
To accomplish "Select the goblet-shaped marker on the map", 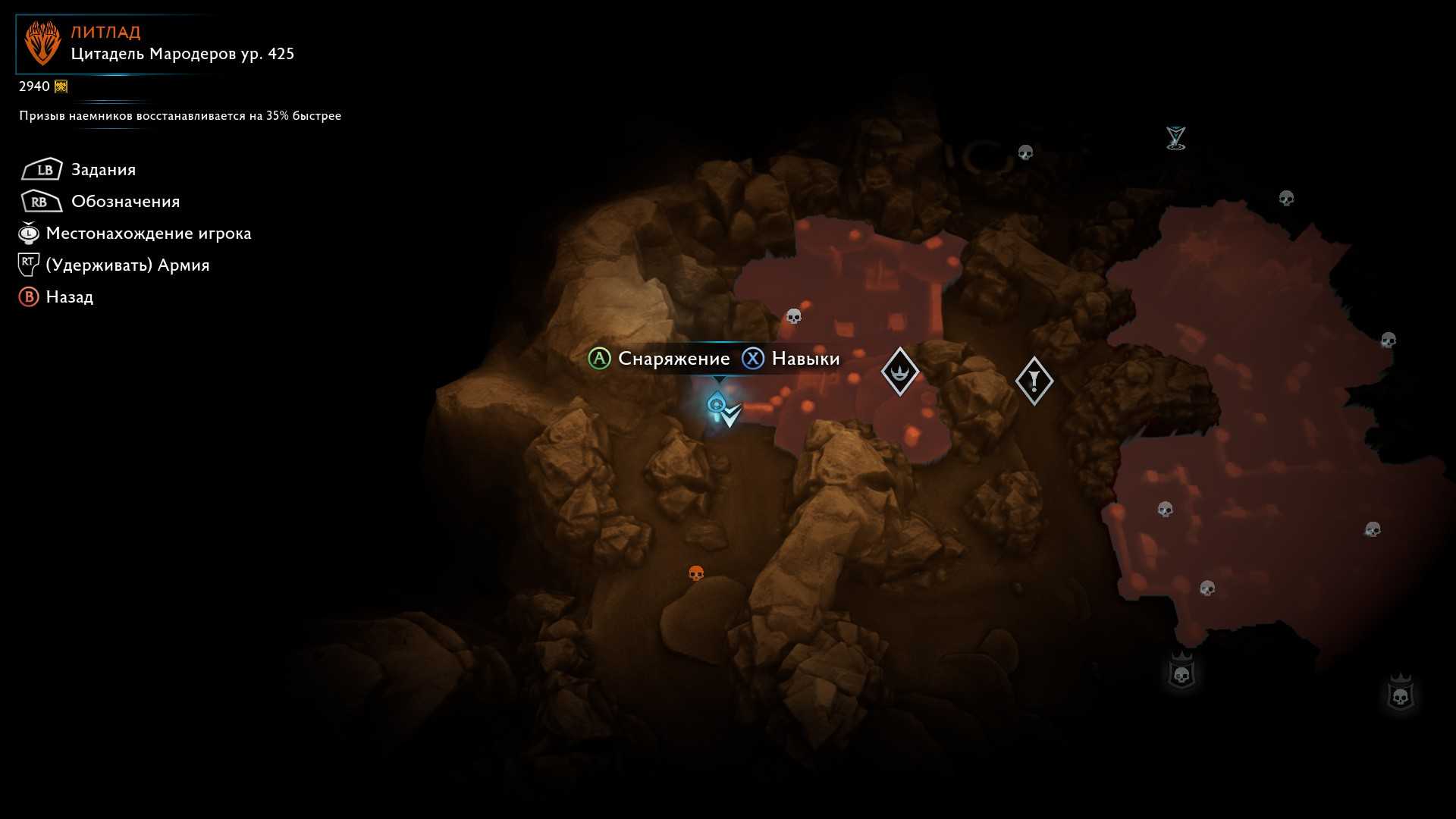I will tap(1175, 138).
